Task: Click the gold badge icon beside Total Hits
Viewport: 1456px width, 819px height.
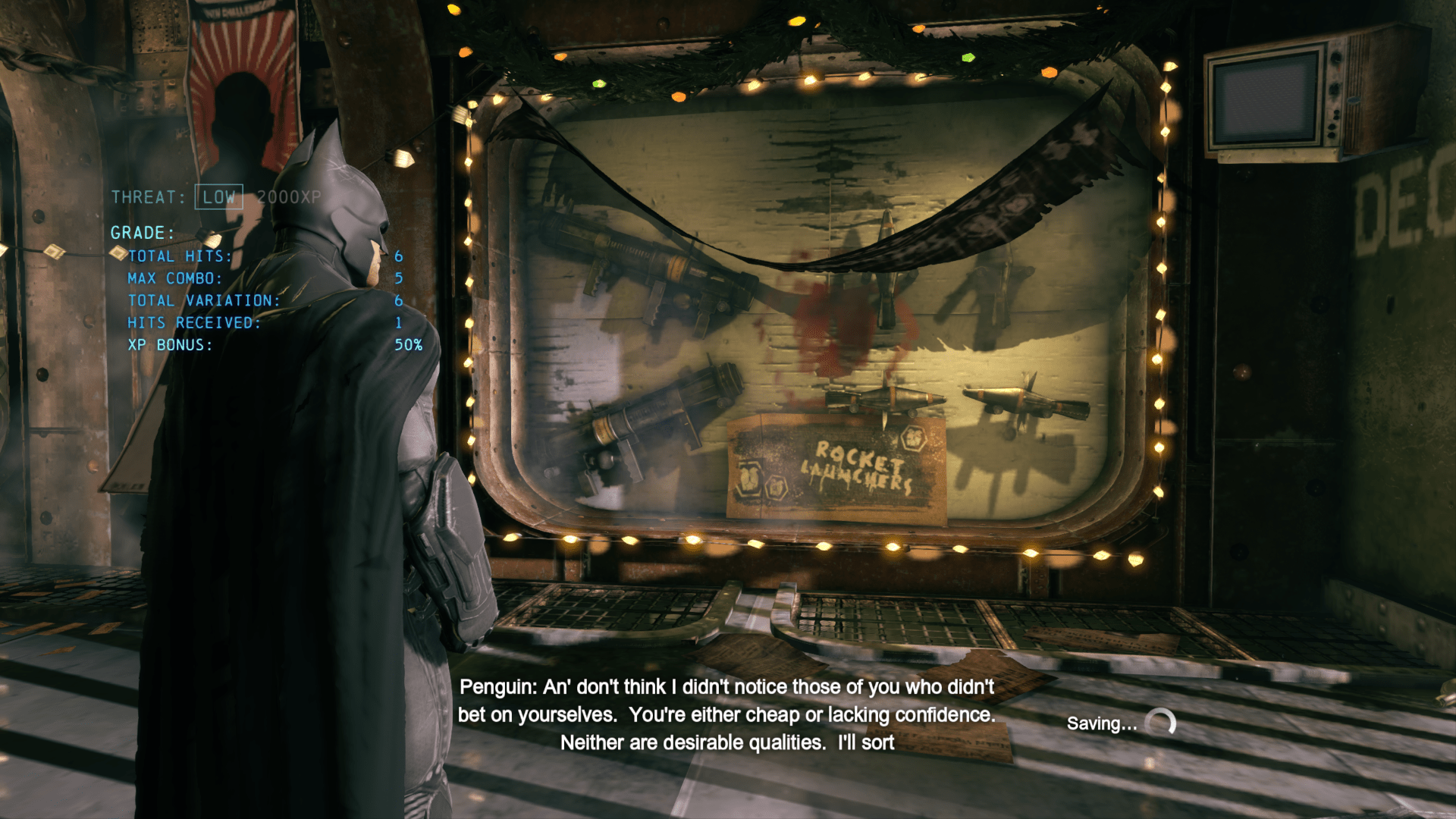Action: pyautogui.click(x=118, y=253)
